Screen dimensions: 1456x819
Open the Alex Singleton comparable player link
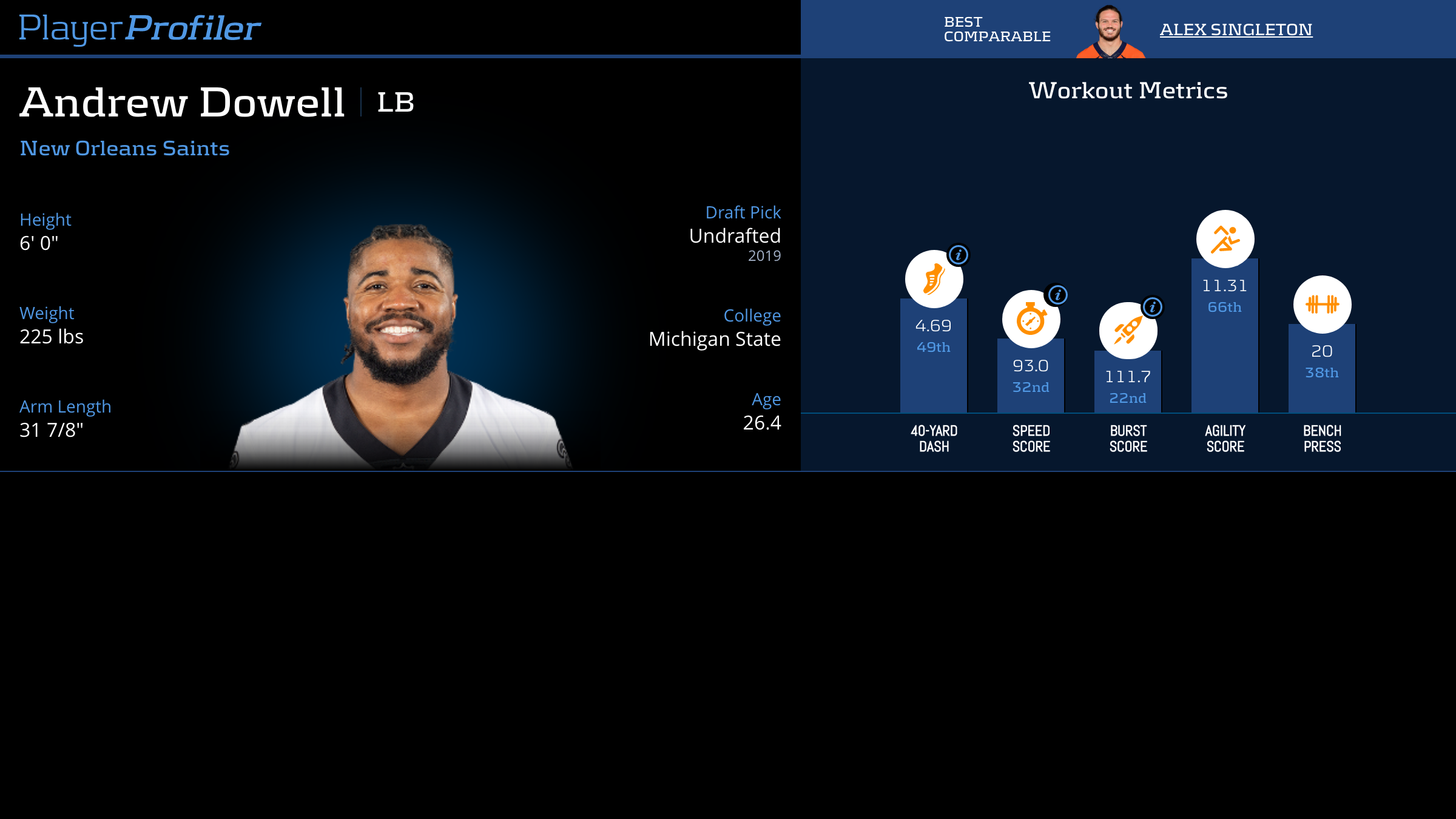1236,30
